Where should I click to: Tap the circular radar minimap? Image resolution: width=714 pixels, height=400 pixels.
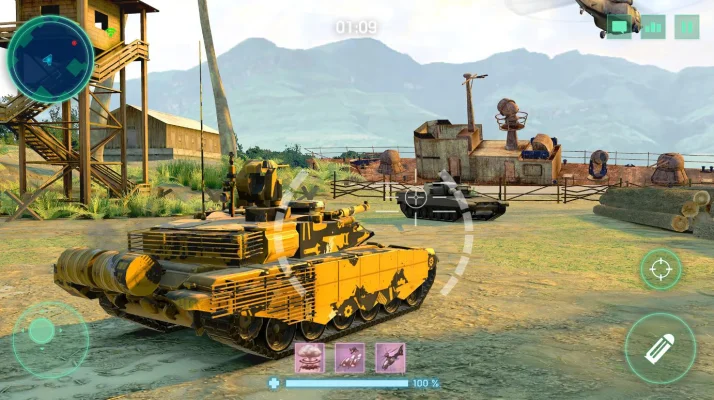tap(50, 59)
